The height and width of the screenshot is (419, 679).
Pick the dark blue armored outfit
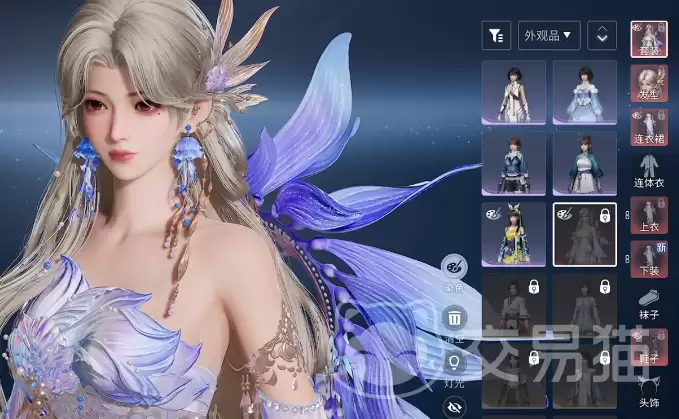pyautogui.click(x=514, y=163)
